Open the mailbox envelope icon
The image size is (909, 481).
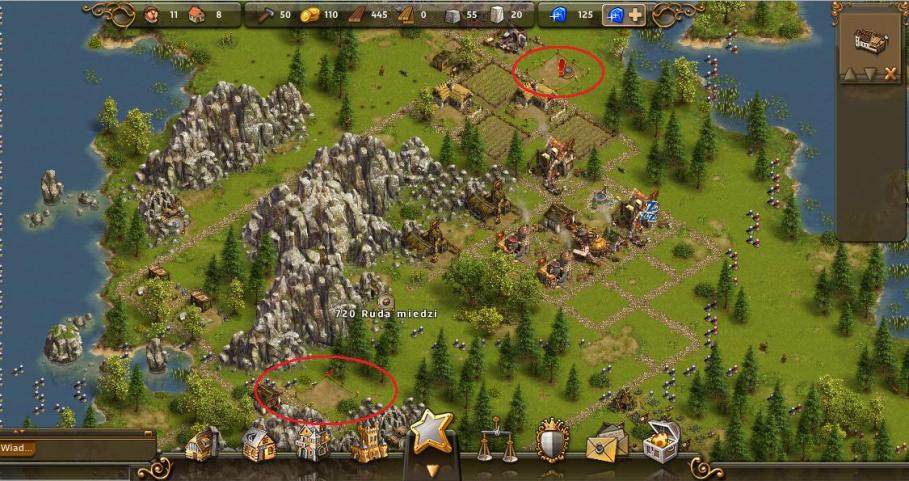pos(606,442)
